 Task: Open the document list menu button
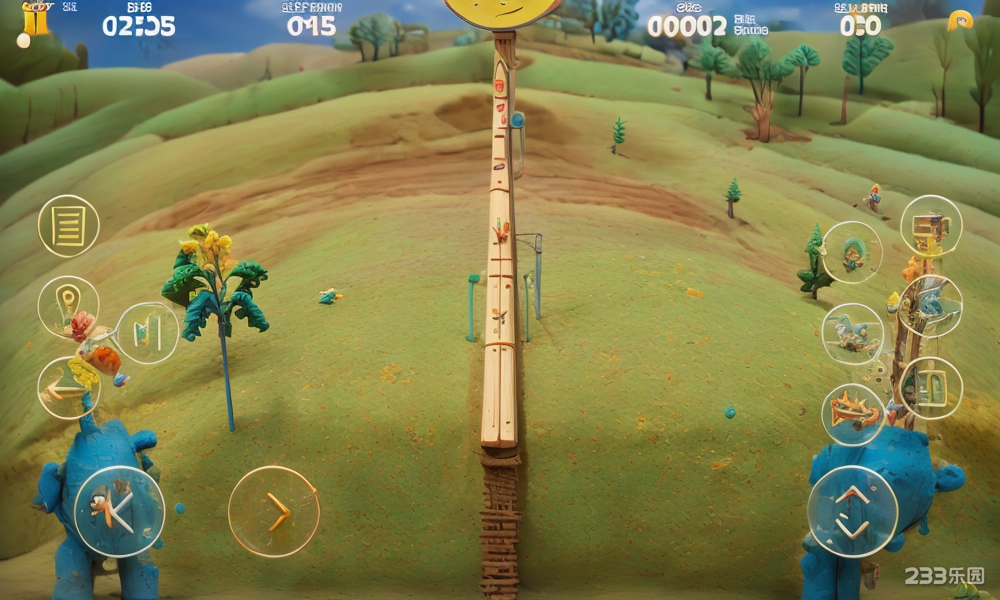(69, 226)
